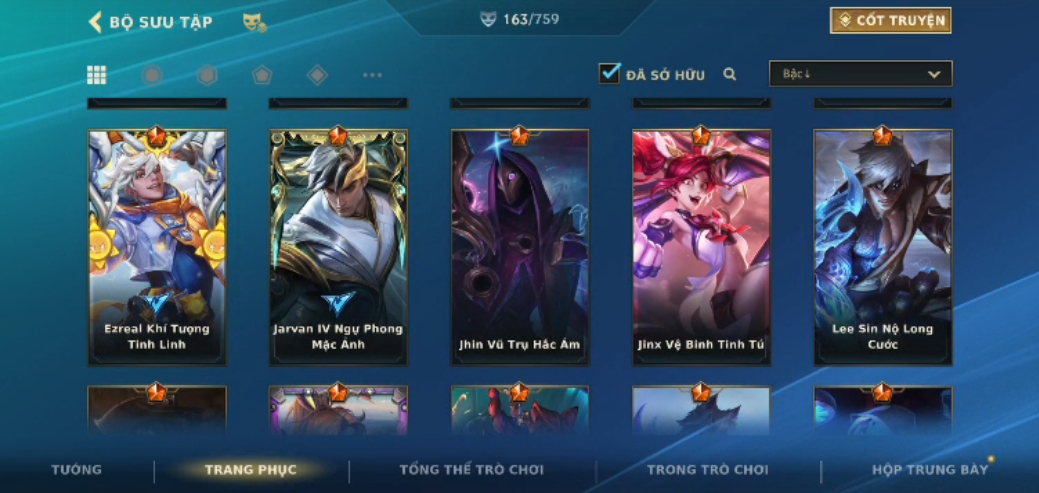Select Ezreal Khí Tượng Tinh Linh skin
Image resolution: width=1039 pixels, height=493 pixels.
(157, 246)
